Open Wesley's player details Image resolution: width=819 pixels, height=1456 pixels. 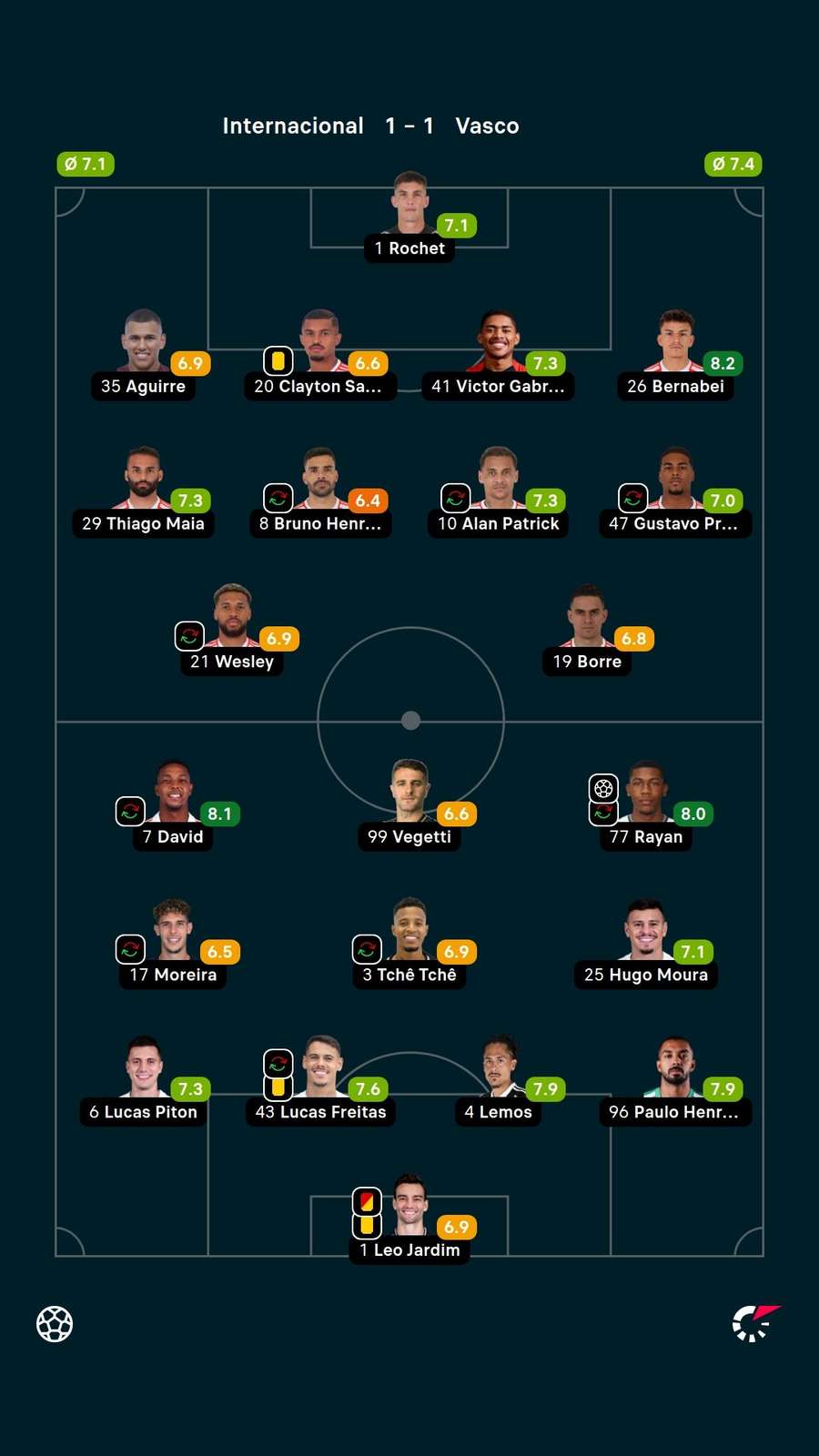click(232, 630)
